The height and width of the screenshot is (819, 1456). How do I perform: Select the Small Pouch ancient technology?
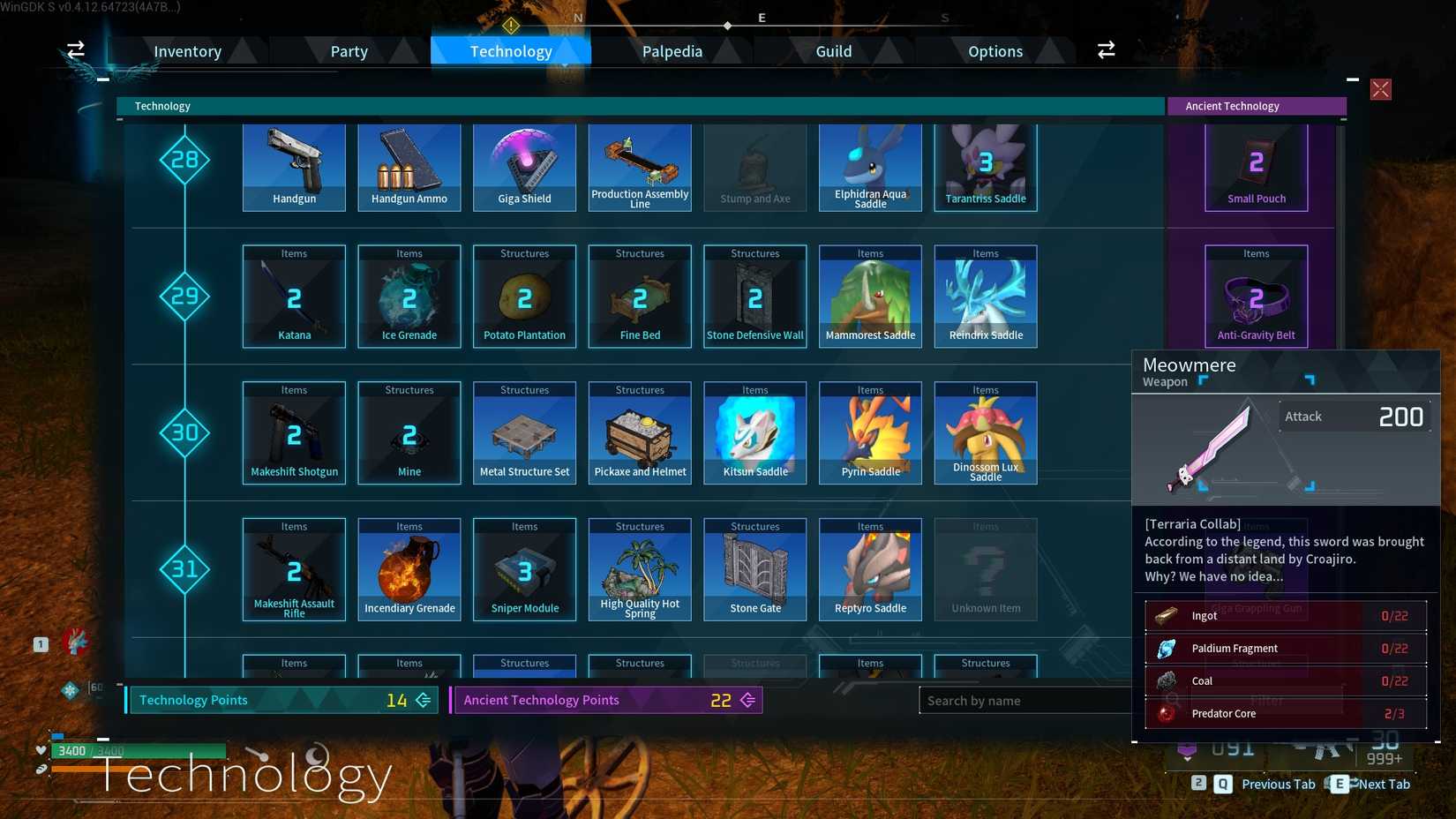(x=1256, y=168)
